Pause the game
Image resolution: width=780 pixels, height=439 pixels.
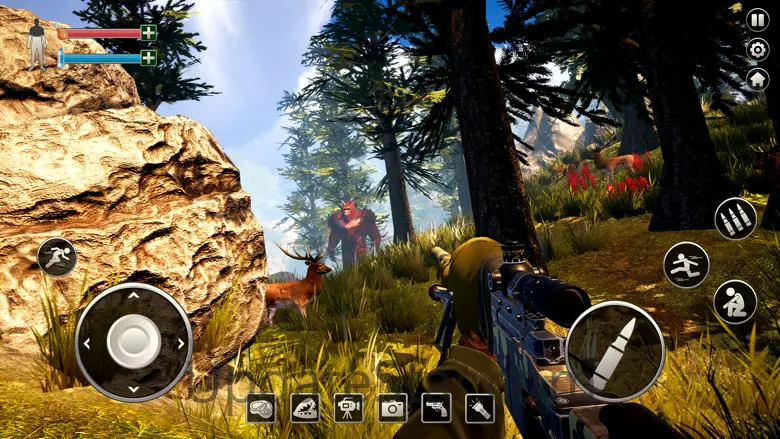click(x=758, y=19)
